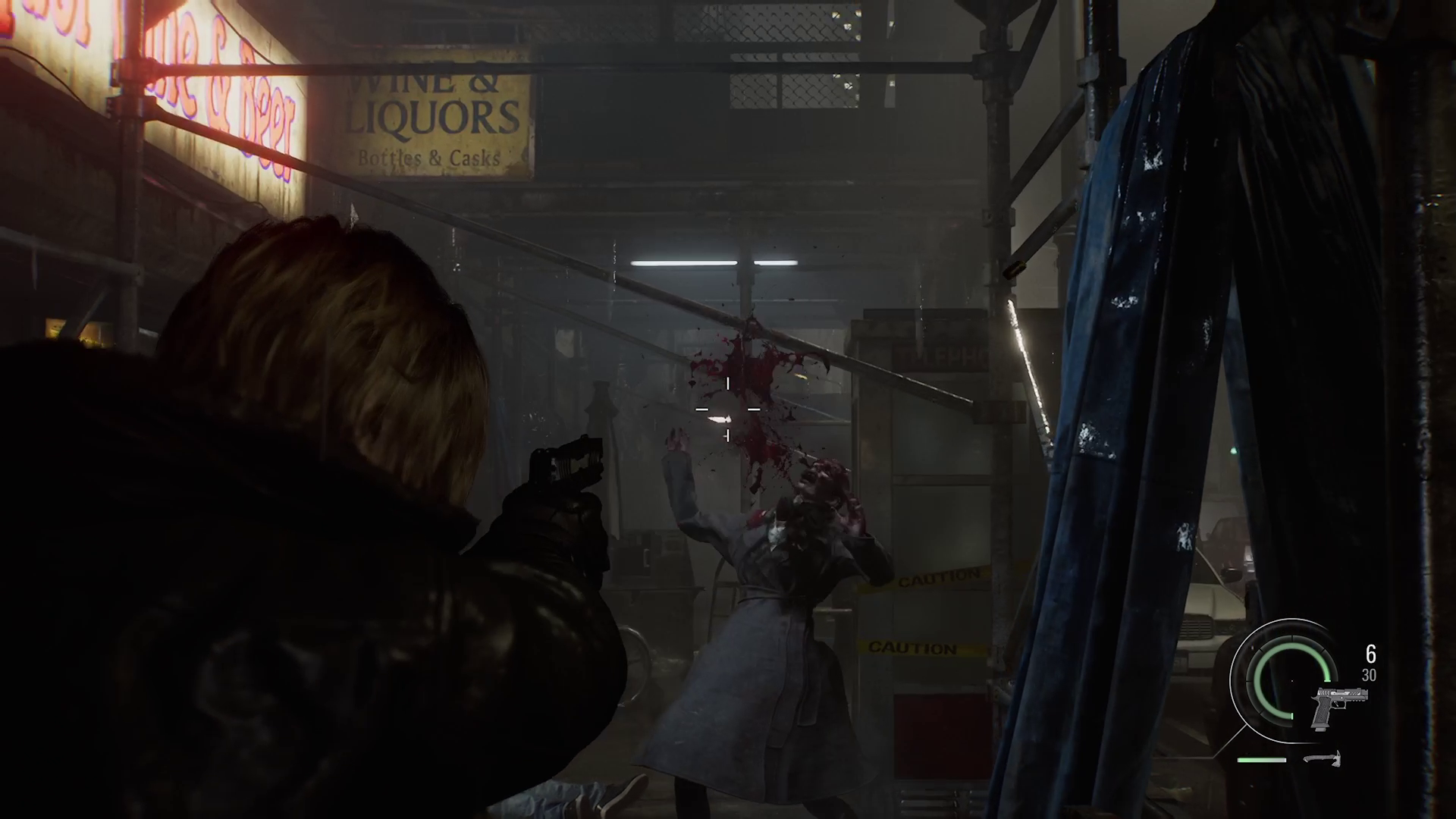
Task: Click the green durability bar under the hatchet
Action: point(1261,759)
